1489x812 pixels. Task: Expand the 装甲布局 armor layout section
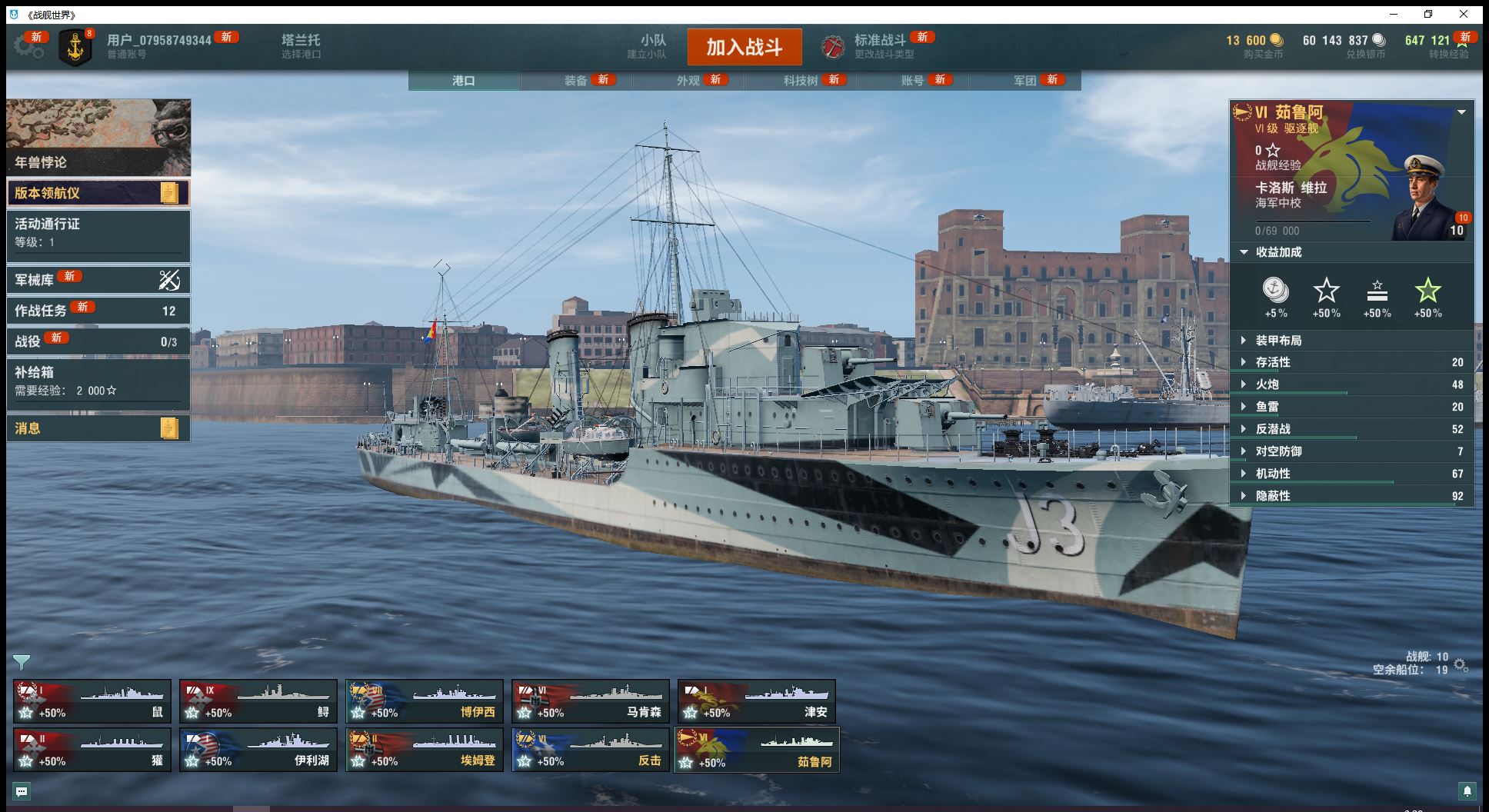tap(1278, 341)
